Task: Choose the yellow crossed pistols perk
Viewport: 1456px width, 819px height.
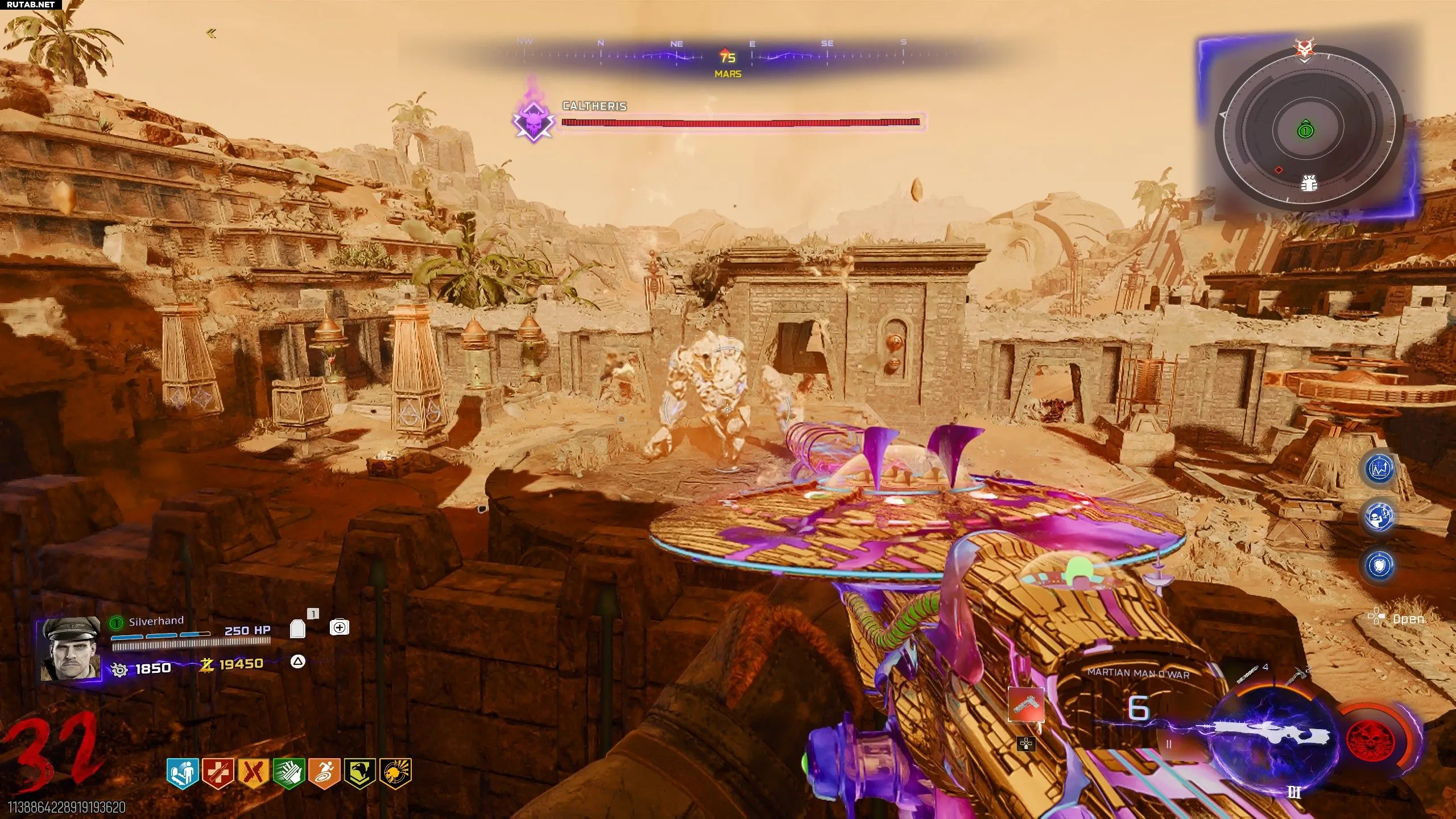Action: tap(254, 773)
